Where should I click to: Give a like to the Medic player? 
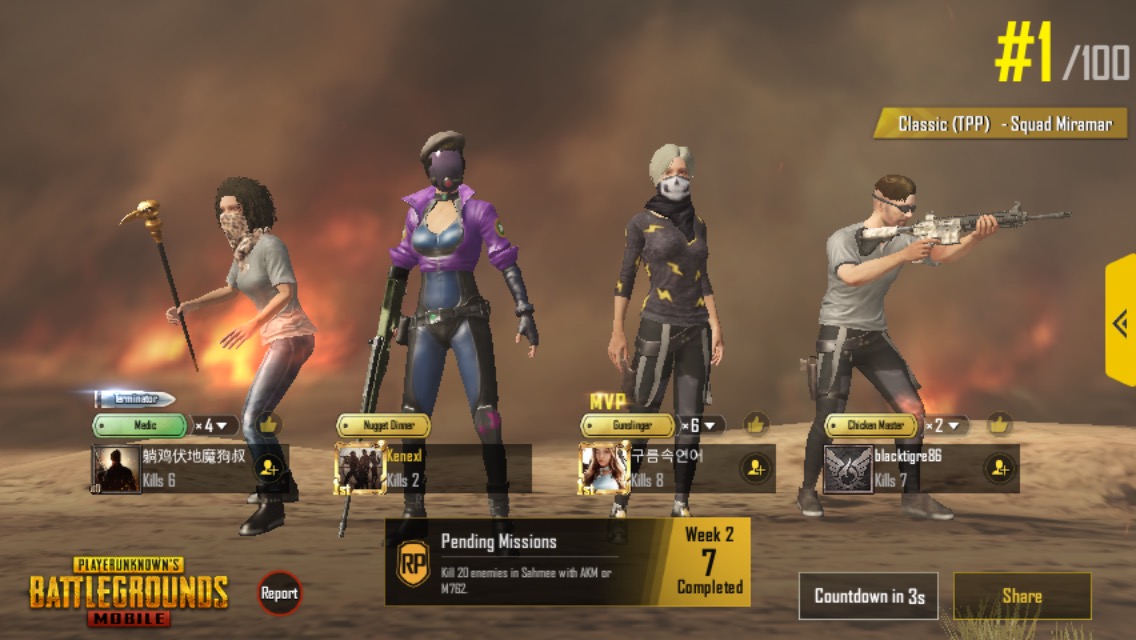pos(268,424)
